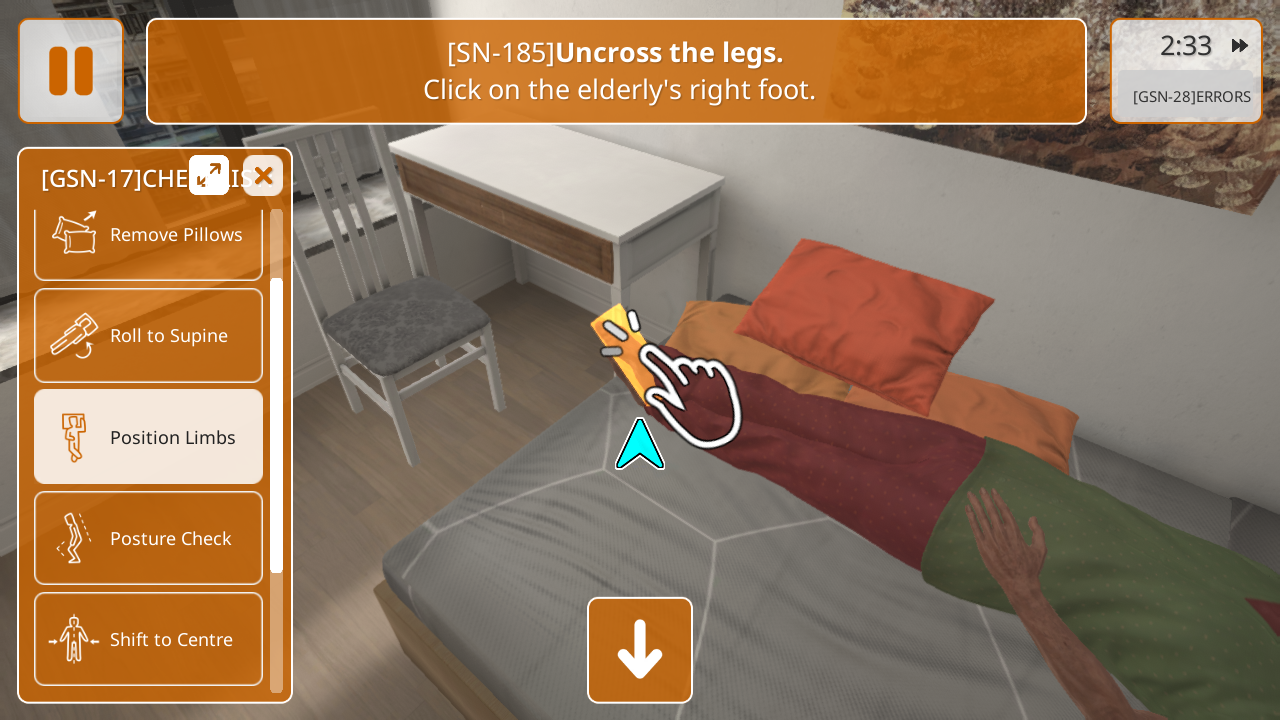Choose the Shift to Centre step
The height and width of the screenshot is (720, 1280).
click(149, 639)
